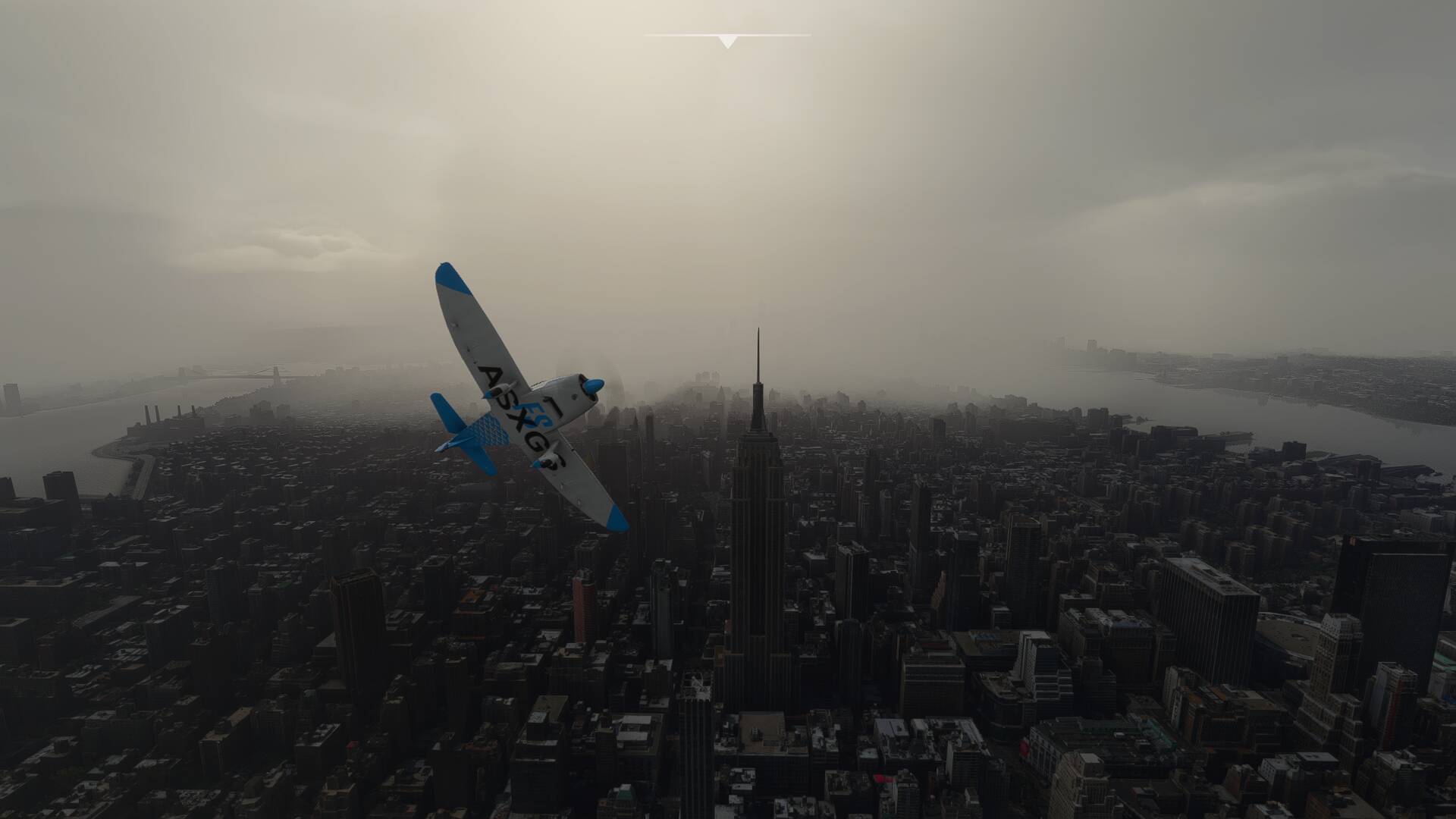
Task: Open the toolbar pull-down arrow handle
Action: point(727,41)
